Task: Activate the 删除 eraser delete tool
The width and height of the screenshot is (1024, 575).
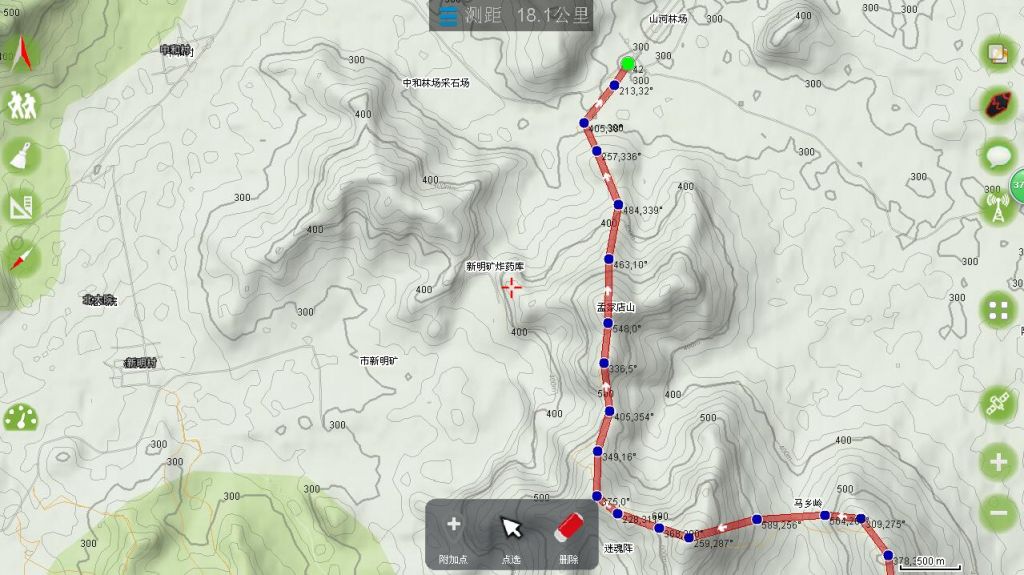Action: 568,533
